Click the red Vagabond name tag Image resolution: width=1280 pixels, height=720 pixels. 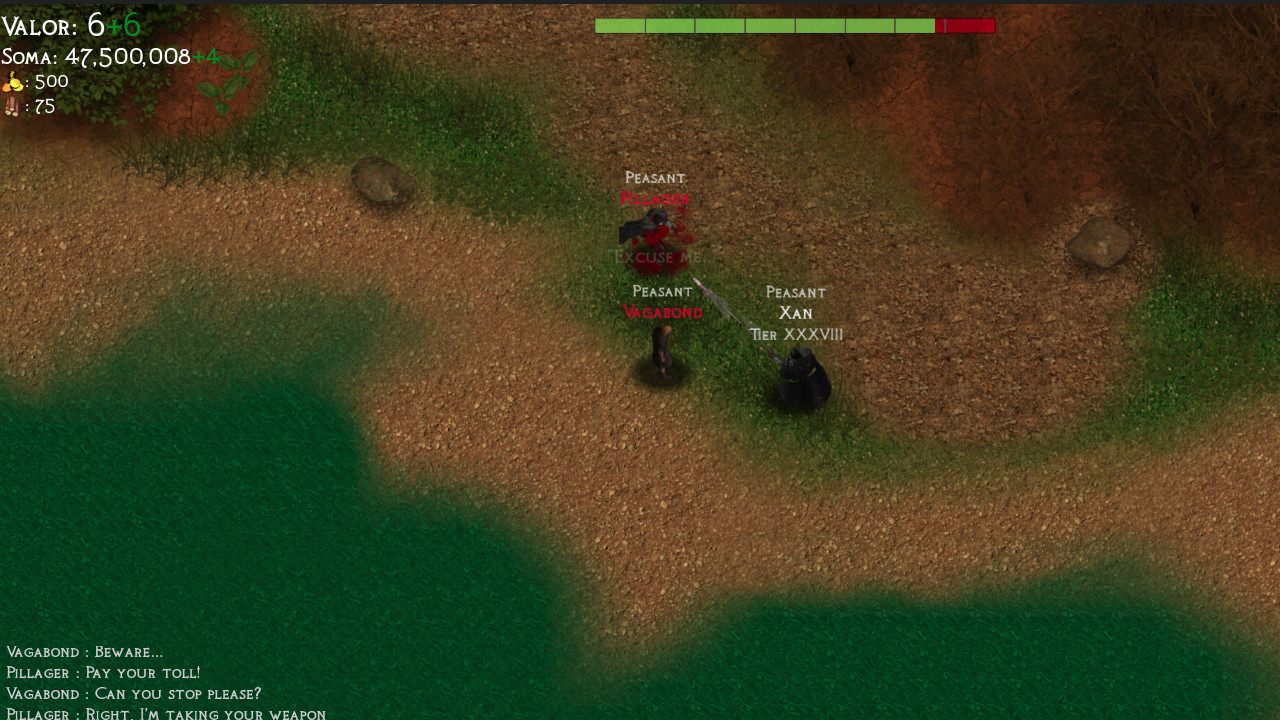(663, 311)
